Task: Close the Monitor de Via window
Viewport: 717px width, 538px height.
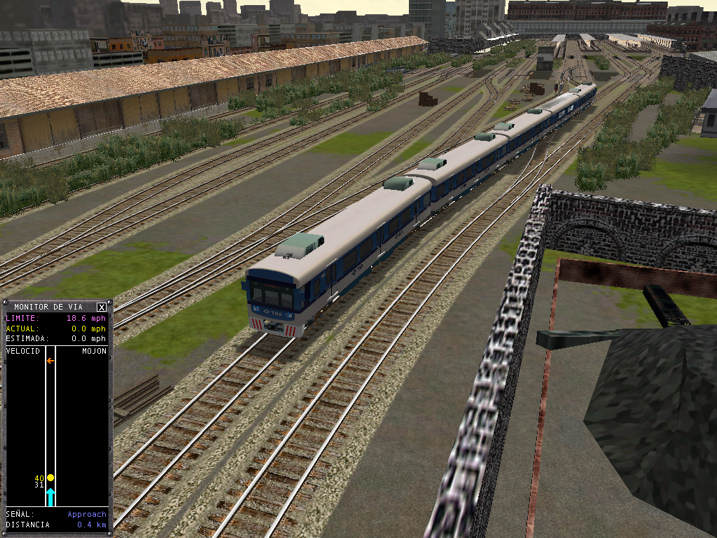Action: pyautogui.click(x=101, y=307)
